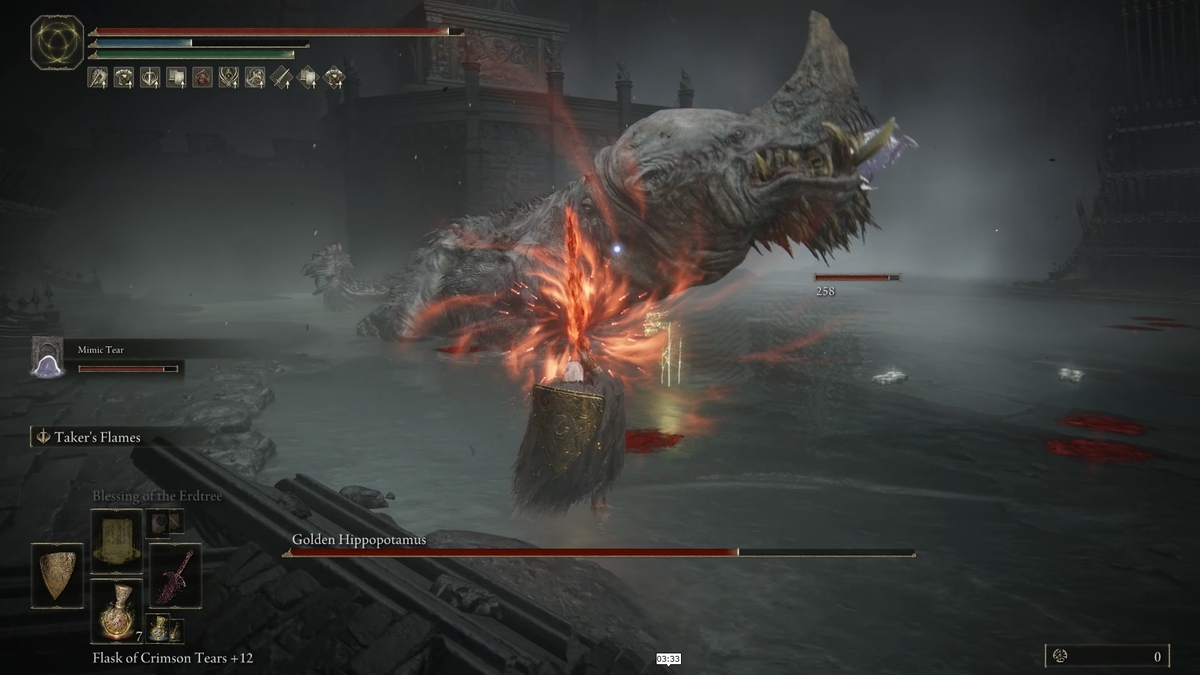This screenshot has width=1200, height=675.
Task: Choose the golden shield equipment slot
Action: (x=57, y=575)
